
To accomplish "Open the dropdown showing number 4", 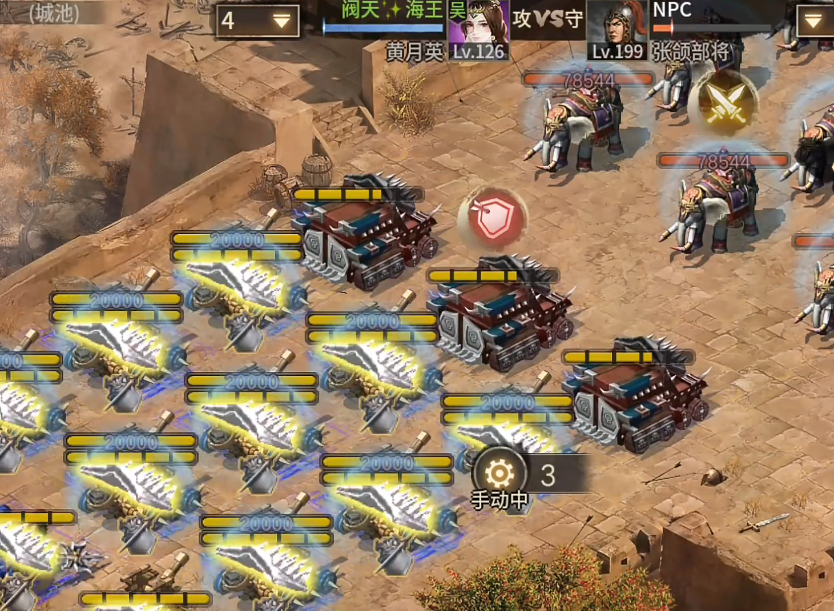I will [258, 20].
